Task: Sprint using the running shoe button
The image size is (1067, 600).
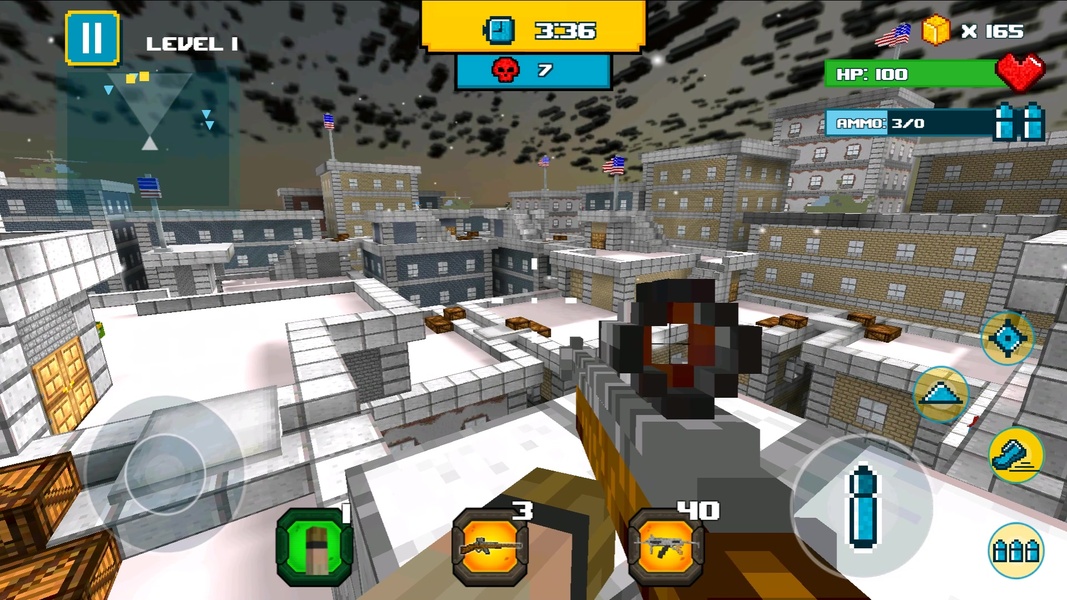Action: click(1015, 455)
